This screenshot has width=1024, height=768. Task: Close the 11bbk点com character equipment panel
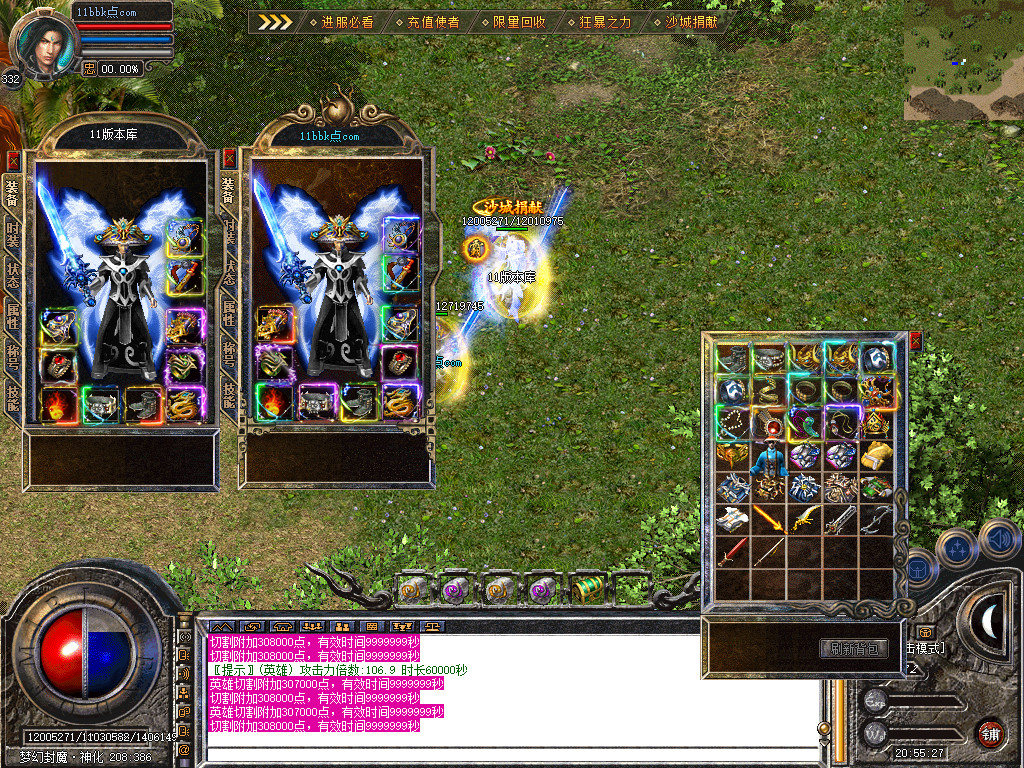[x=229, y=158]
